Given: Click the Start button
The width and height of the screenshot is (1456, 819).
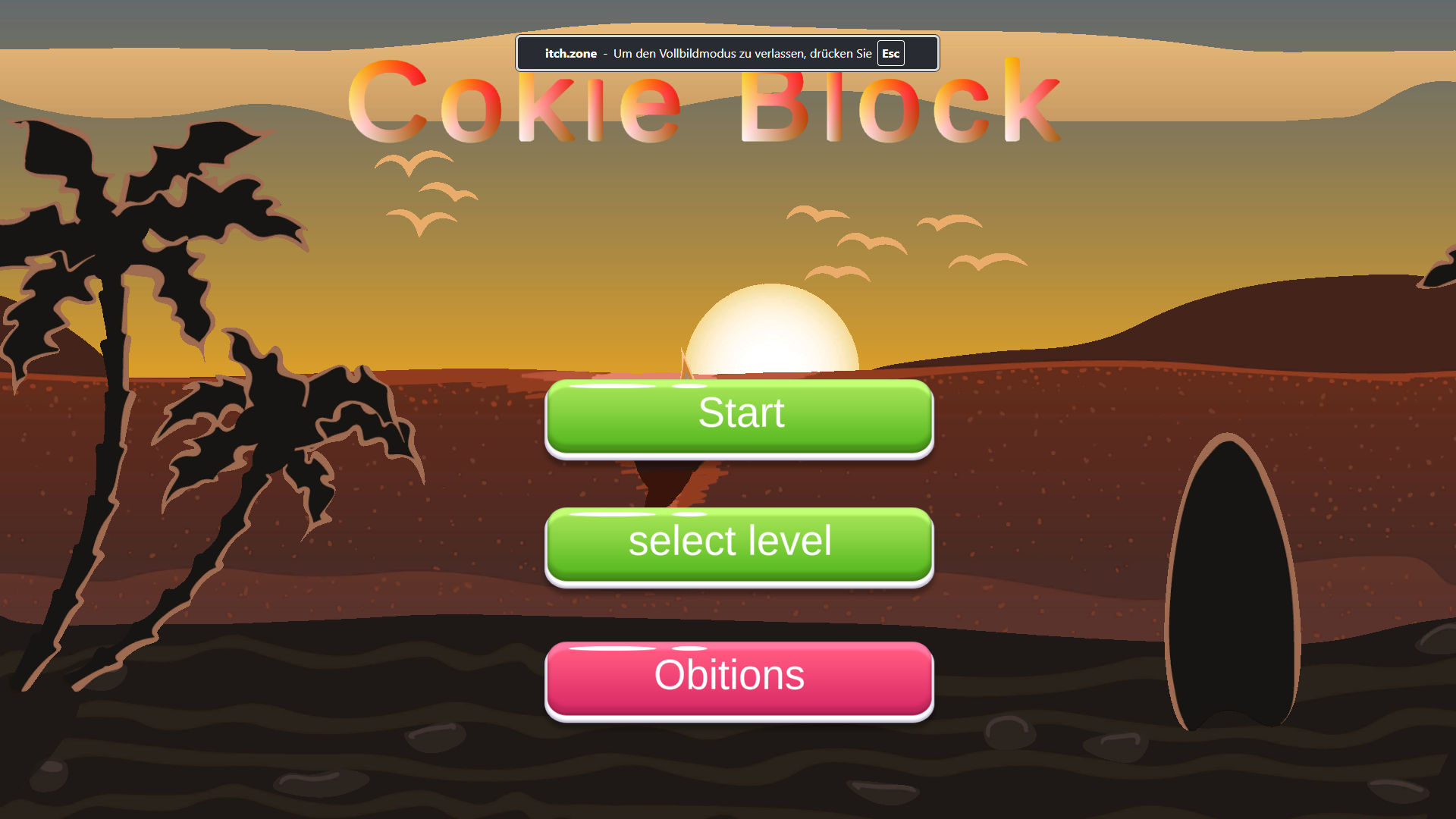Looking at the screenshot, I should tap(739, 413).
